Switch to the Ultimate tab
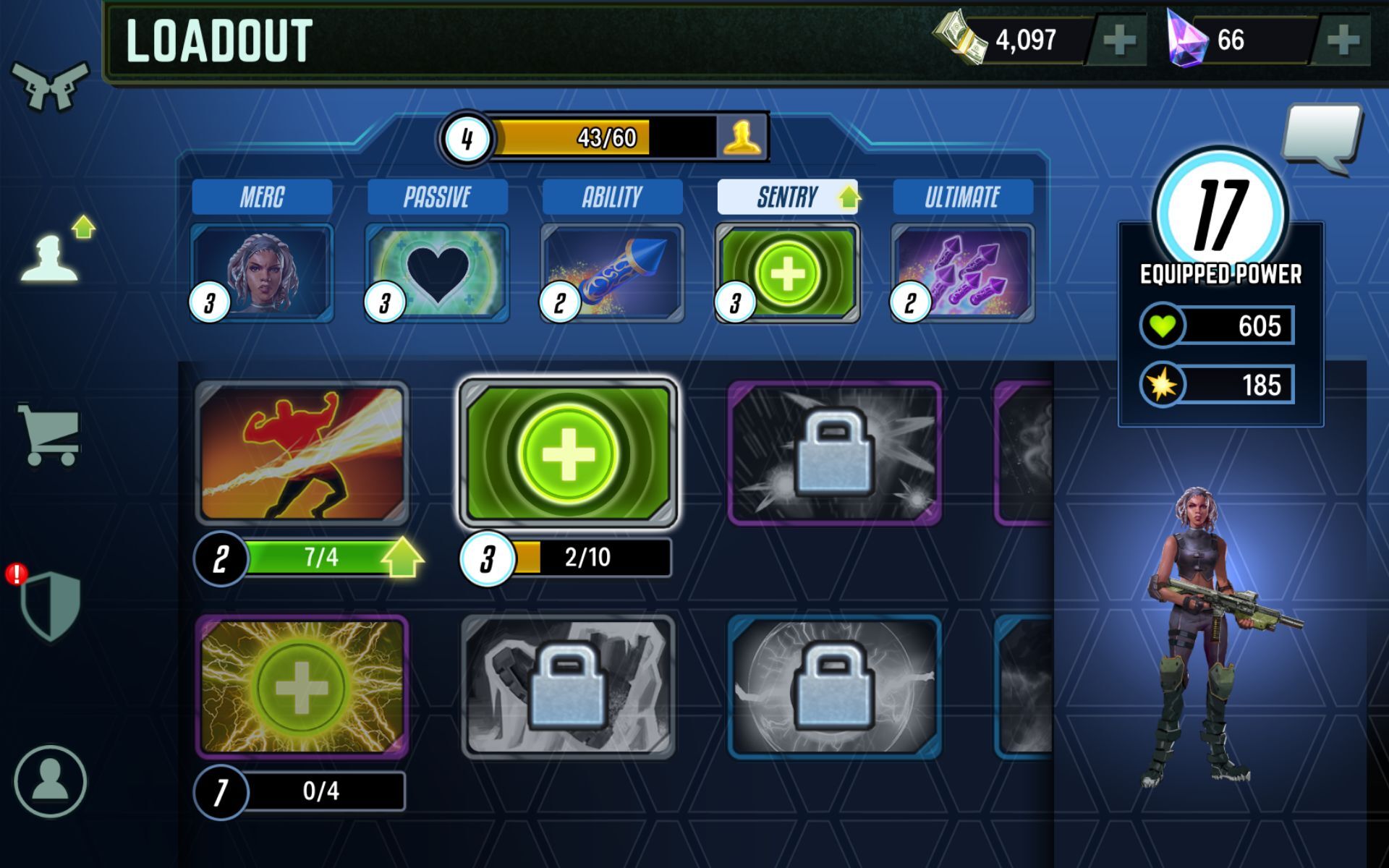1389x868 pixels. pos(962,197)
